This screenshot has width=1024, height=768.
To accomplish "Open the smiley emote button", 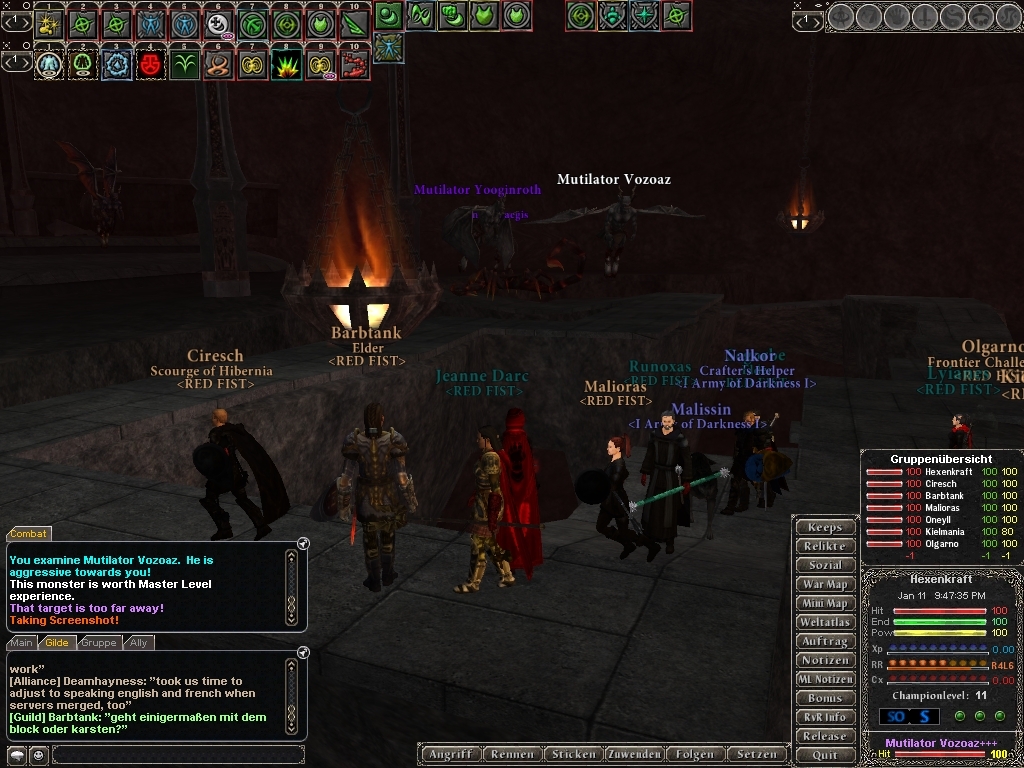I will click(x=38, y=755).
